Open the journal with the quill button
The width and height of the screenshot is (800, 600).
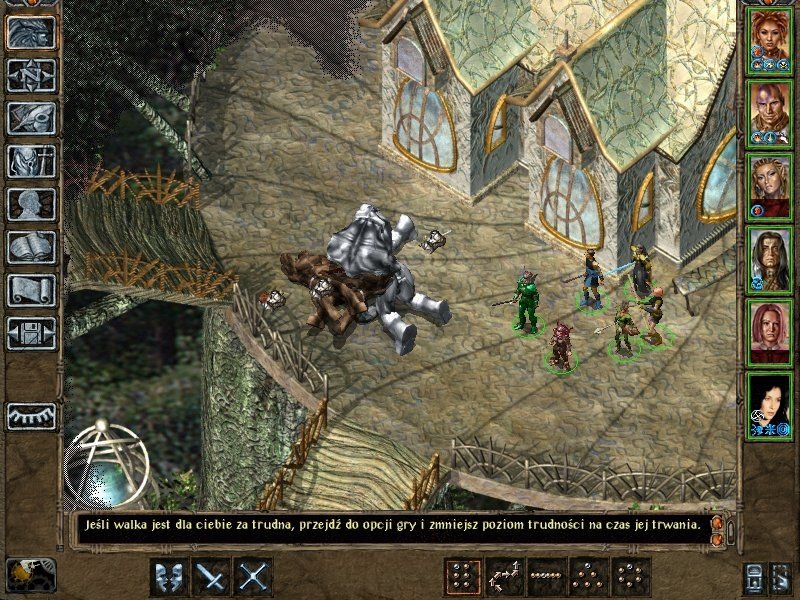tap(31, 118)
